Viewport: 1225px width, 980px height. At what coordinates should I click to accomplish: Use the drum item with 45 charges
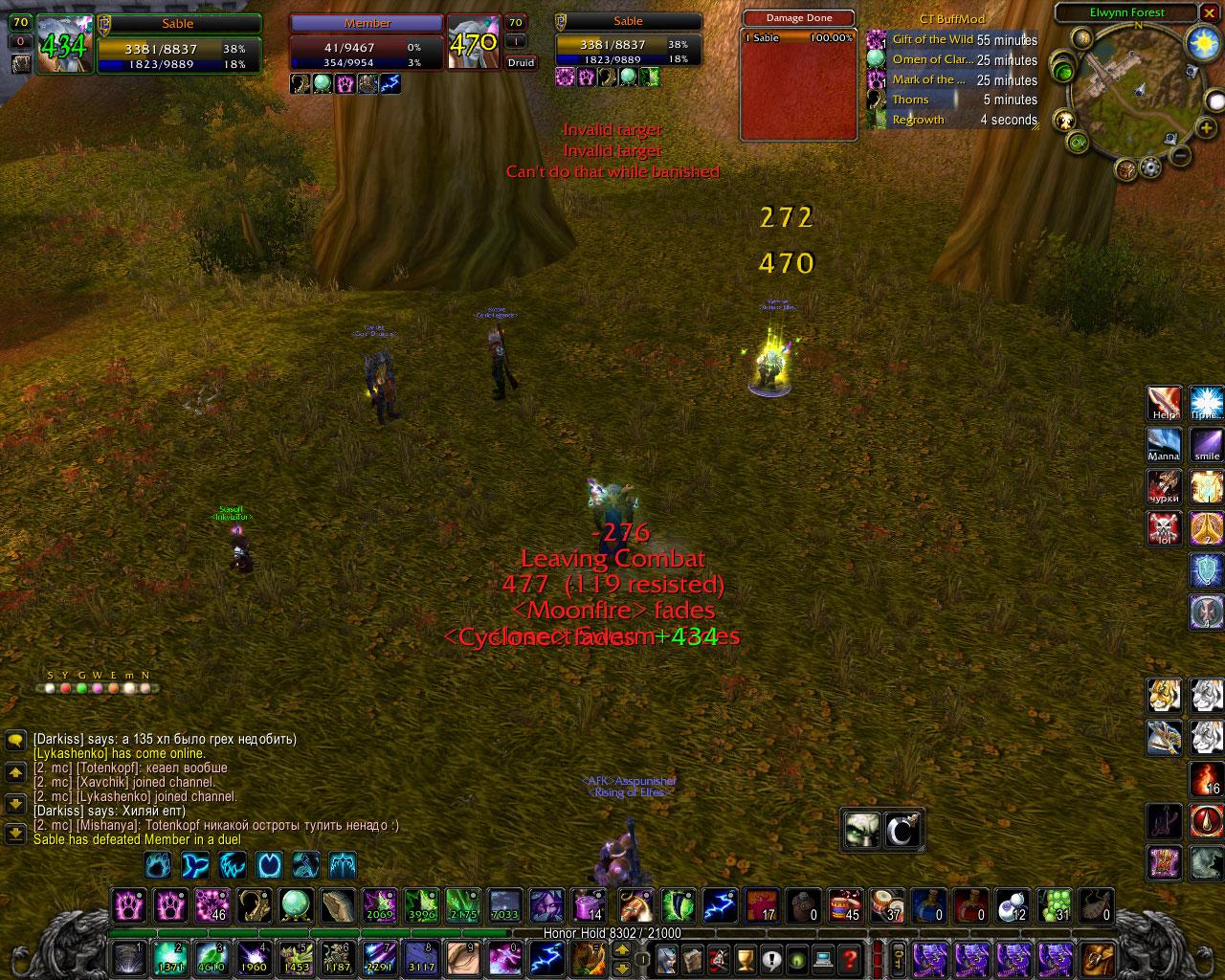click(844, 905)
